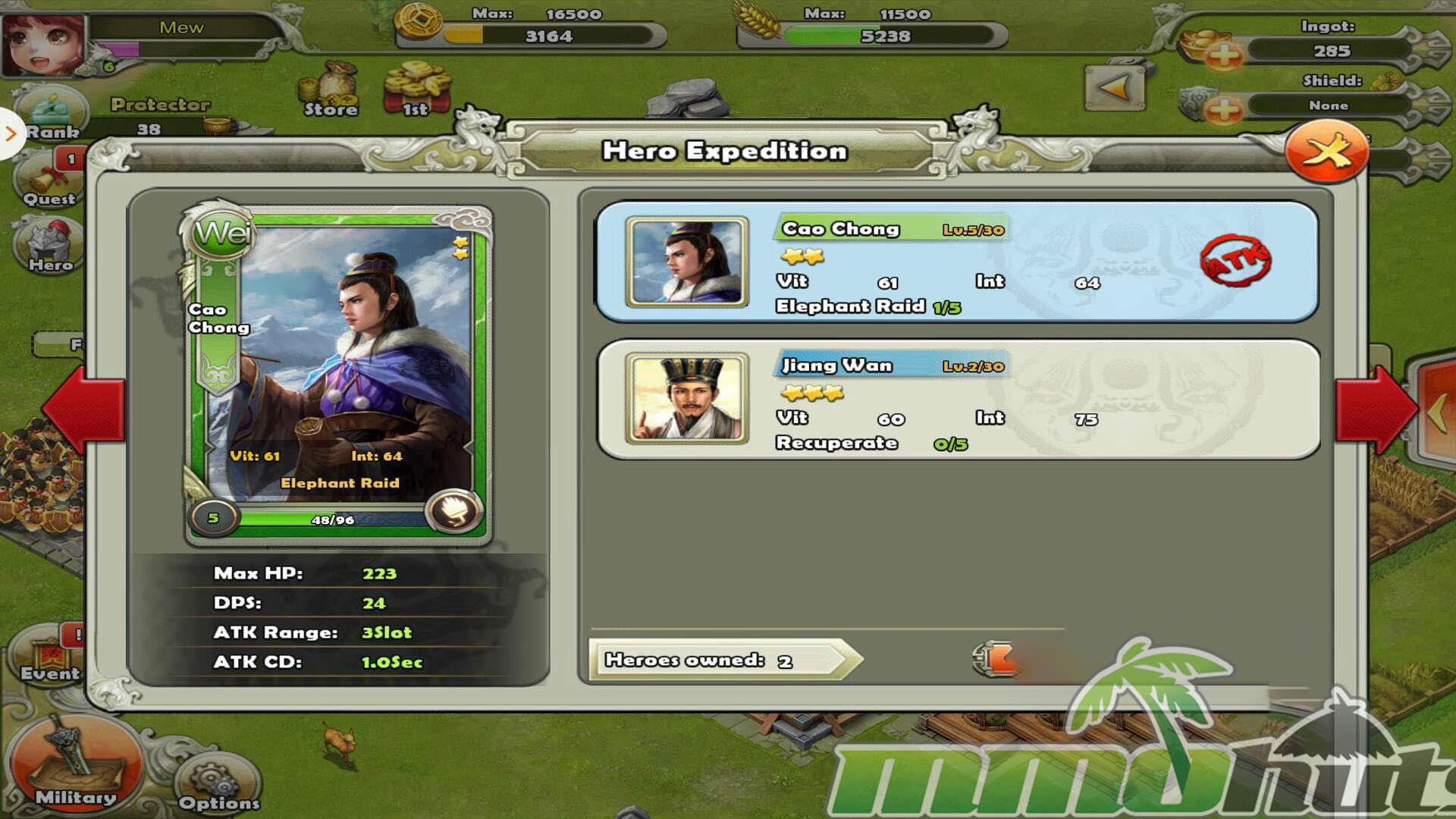Open the Military menu
Viewport: 1456px width, 819px height.
pos(75,766)
